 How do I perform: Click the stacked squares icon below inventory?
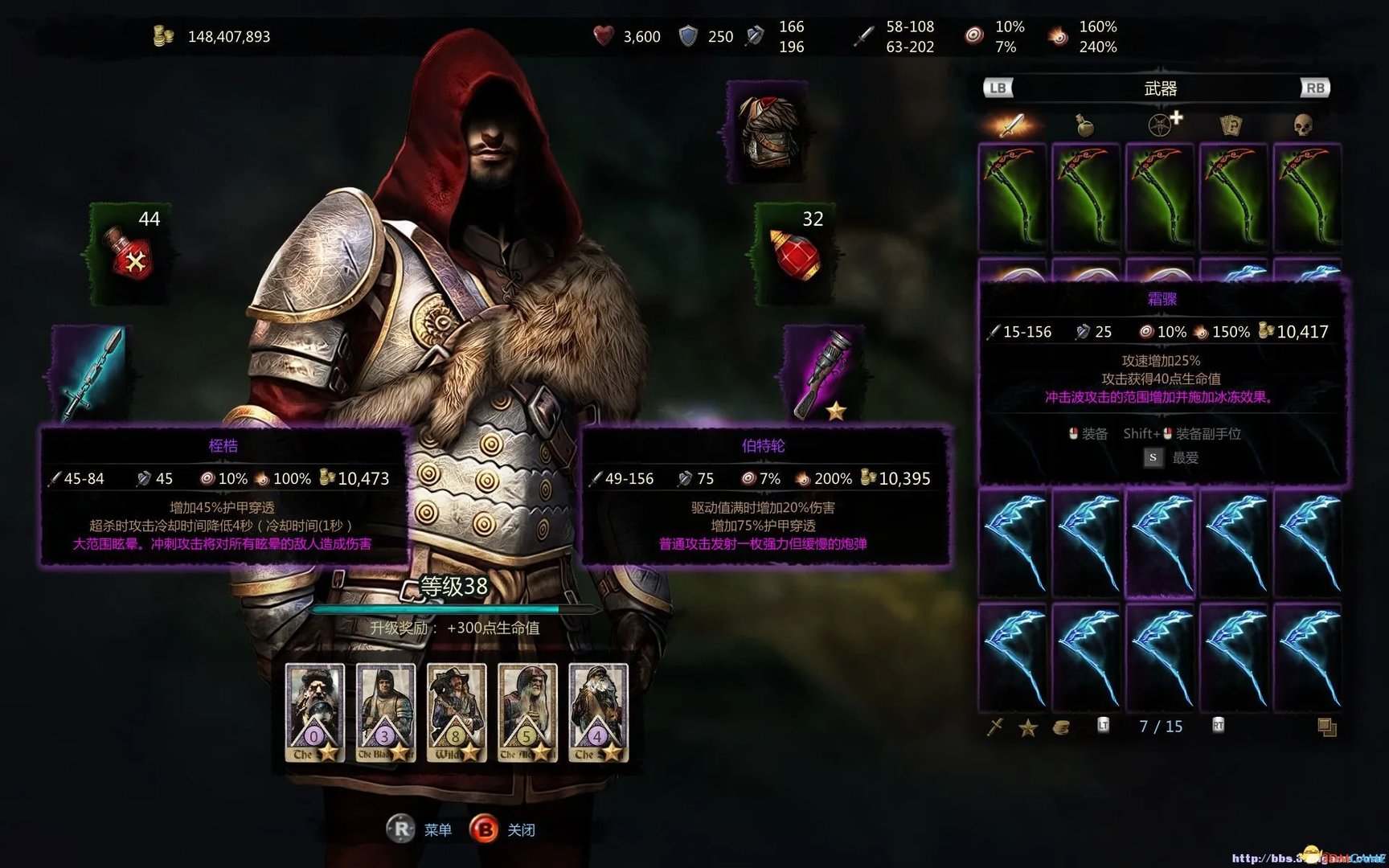click(x=1326, y=727)
